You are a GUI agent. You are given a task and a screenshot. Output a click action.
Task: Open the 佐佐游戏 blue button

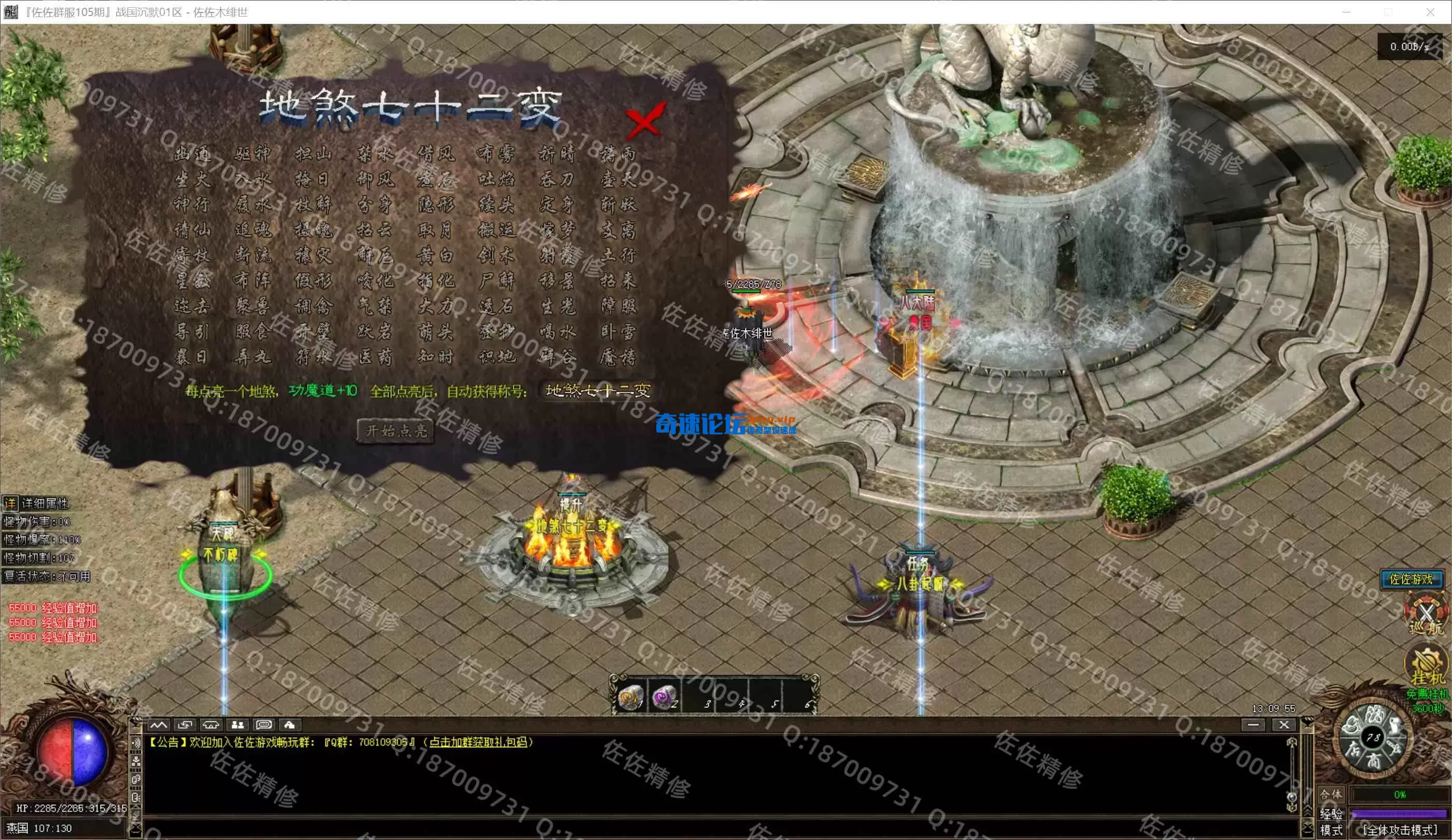[1411, 579]
